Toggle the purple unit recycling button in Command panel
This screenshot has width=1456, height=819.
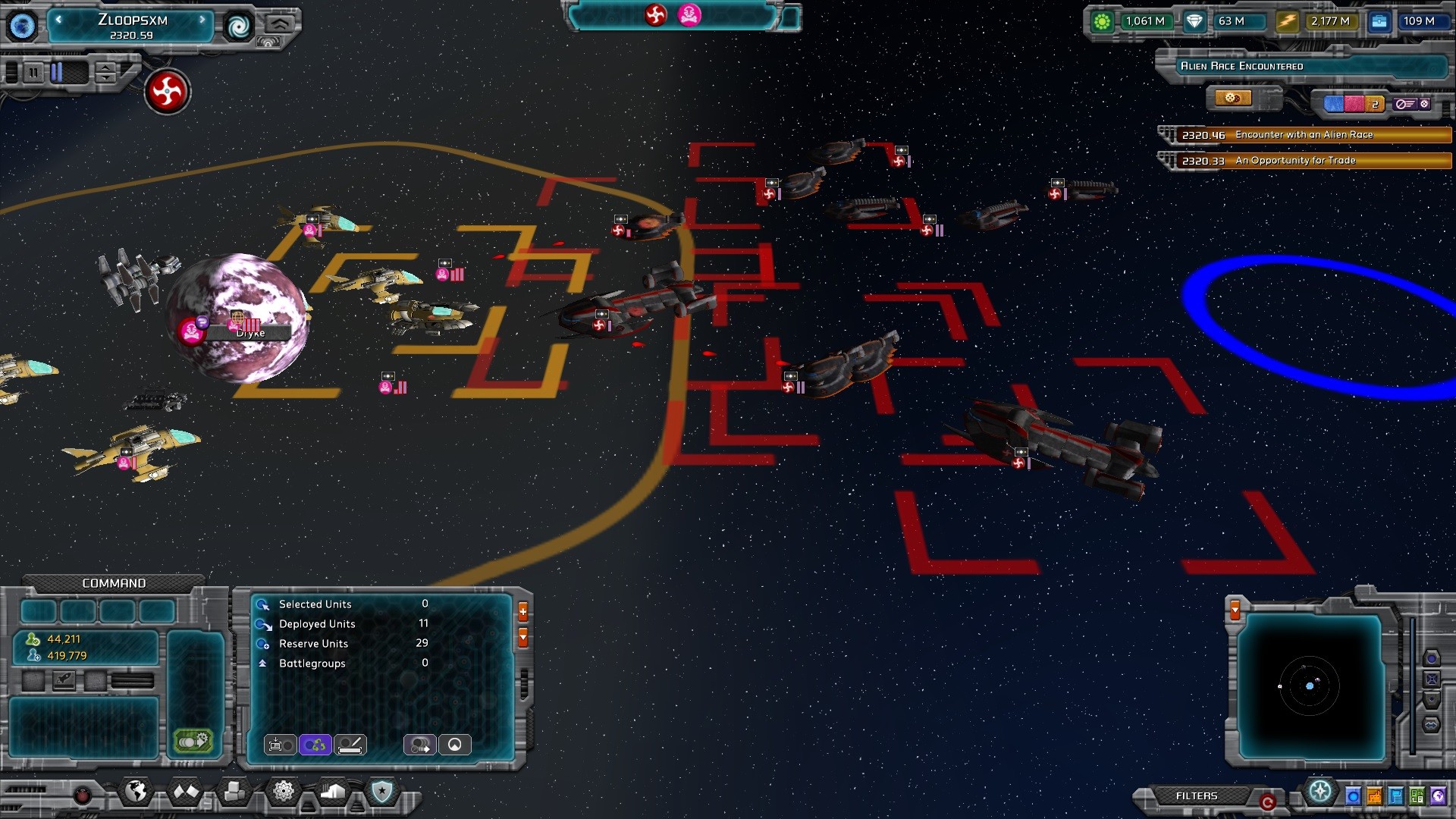click(314, 745)
